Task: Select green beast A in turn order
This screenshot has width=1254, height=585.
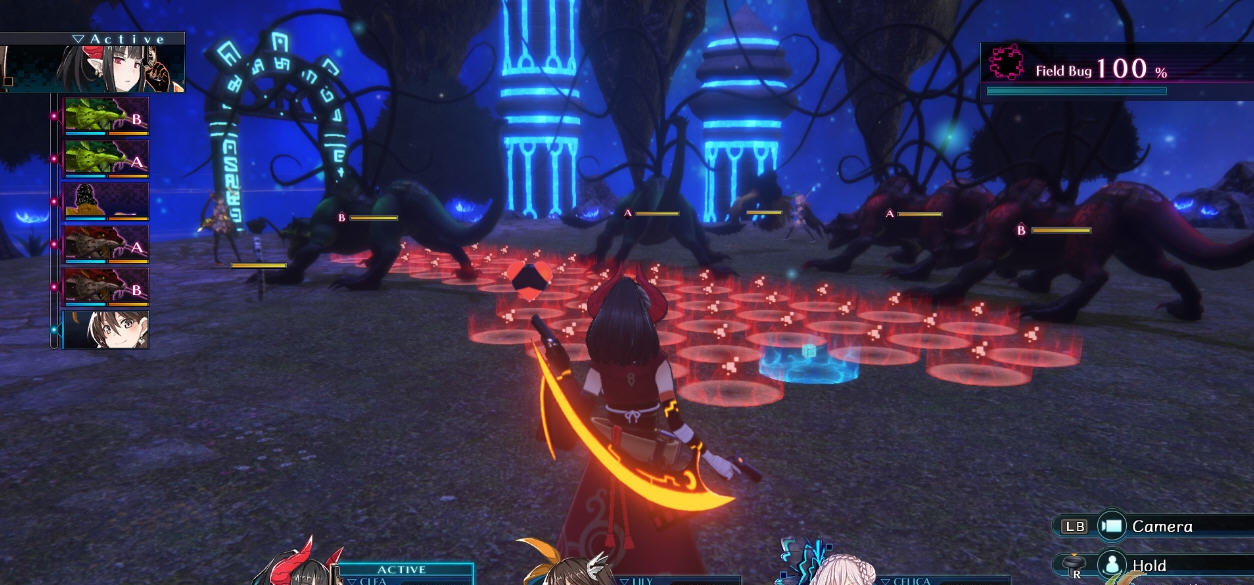Action: click(x=106, y=157)
